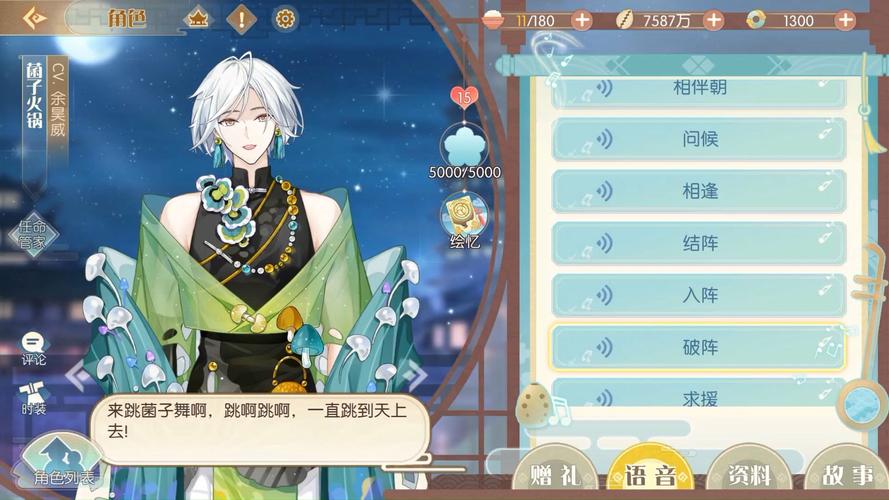Image resolution: width=889 pixels, height=500 pixels.
Task: Go back using the arrow button
Action: [35, 18]
